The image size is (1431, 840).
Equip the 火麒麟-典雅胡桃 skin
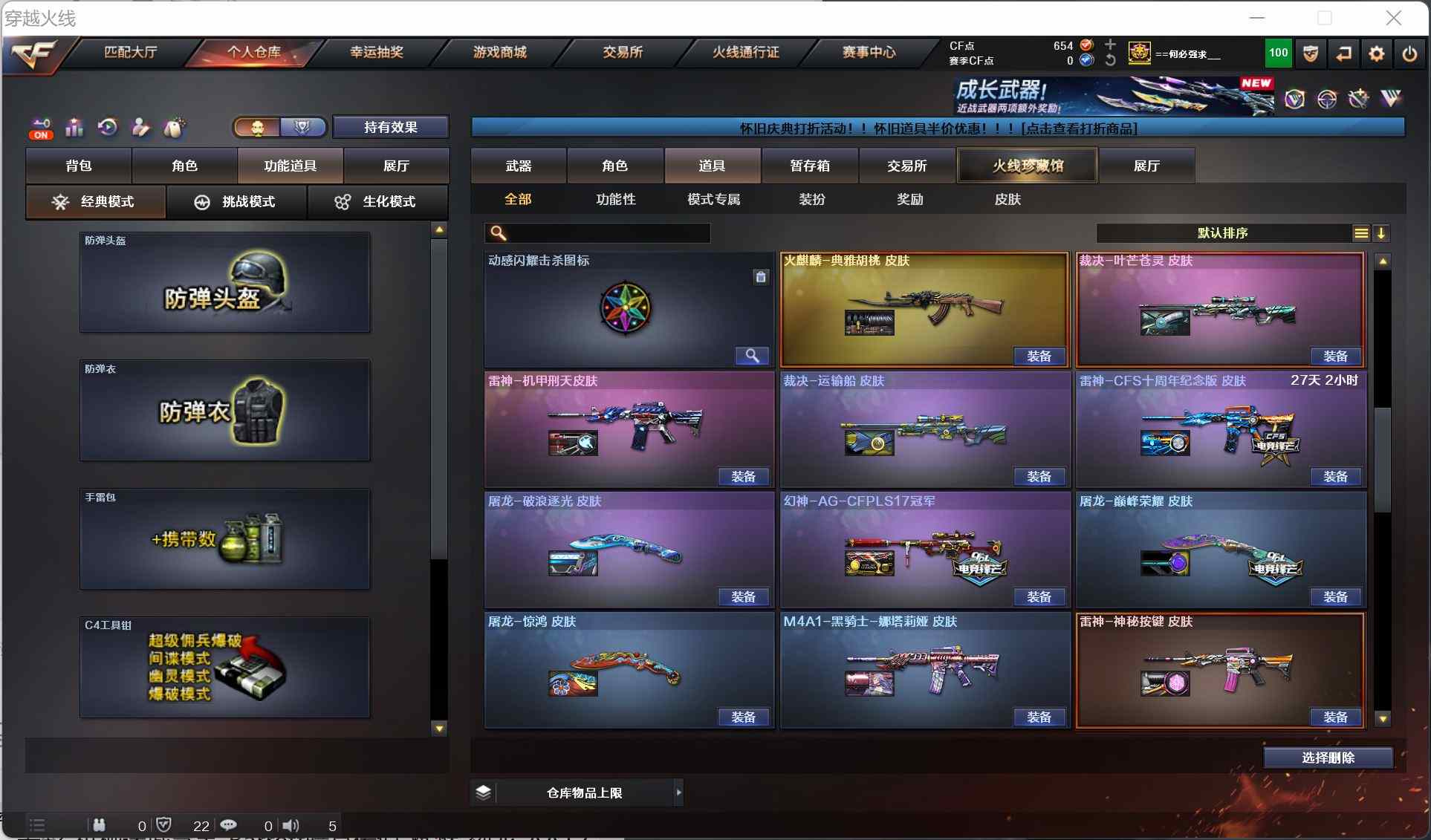click(1039, 356)
